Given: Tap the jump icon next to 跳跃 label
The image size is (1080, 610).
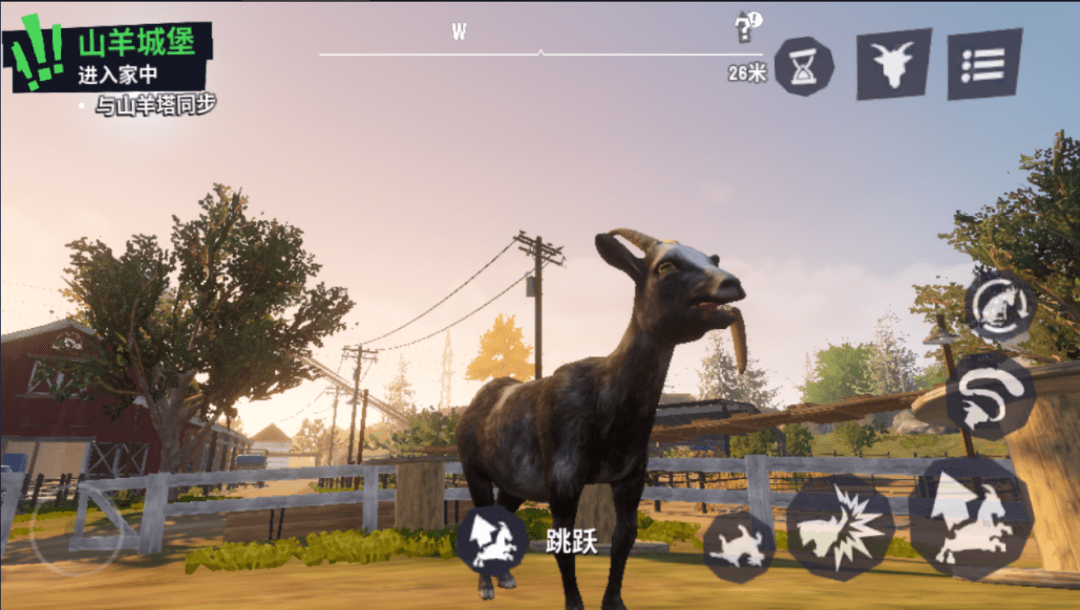Looking at the screenshot, I should 493,541.
